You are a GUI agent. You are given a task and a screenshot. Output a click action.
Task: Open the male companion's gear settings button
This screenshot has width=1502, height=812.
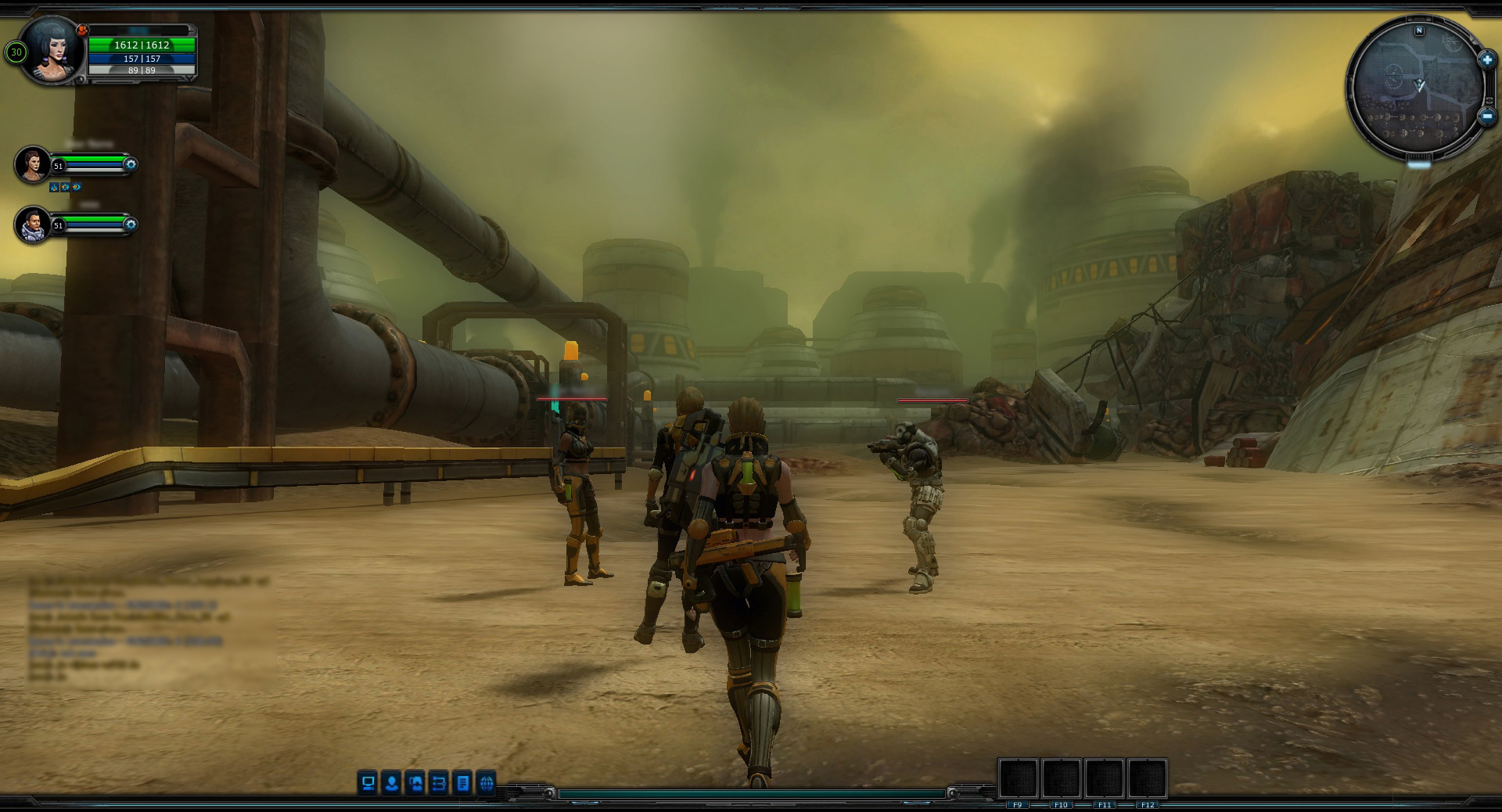[x=131, y=225]
